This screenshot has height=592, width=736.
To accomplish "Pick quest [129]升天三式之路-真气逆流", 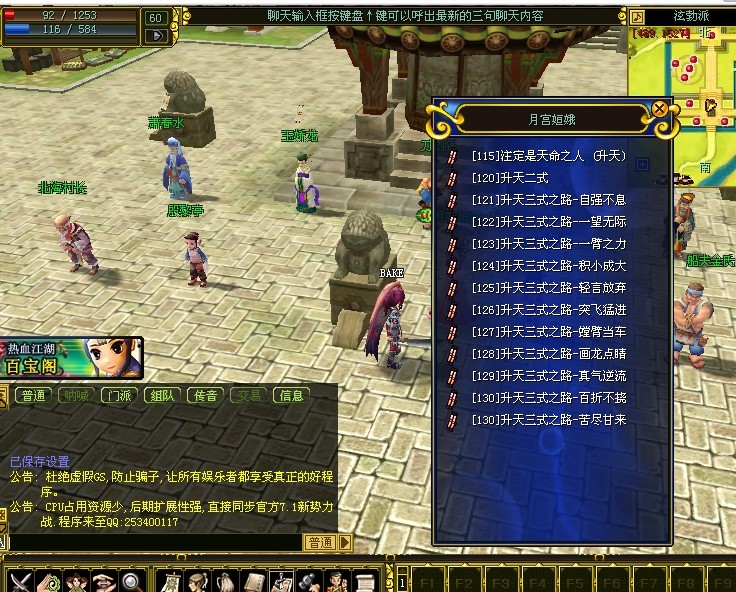I will click(548, 376).
